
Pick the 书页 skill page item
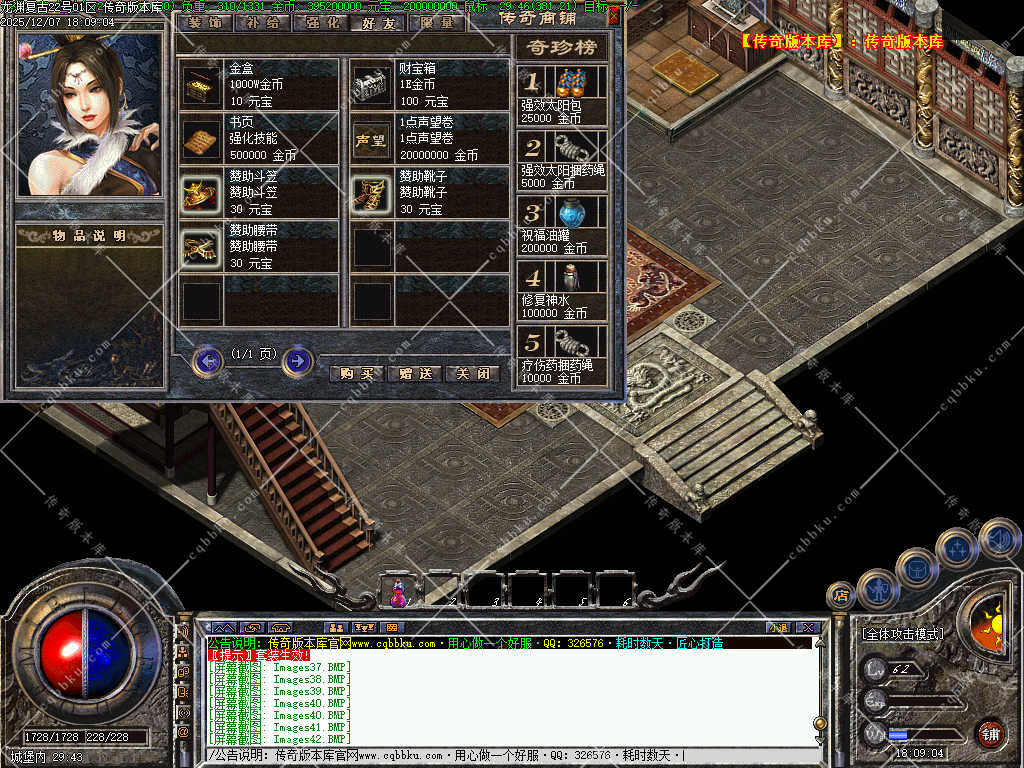tap(203, 140)
